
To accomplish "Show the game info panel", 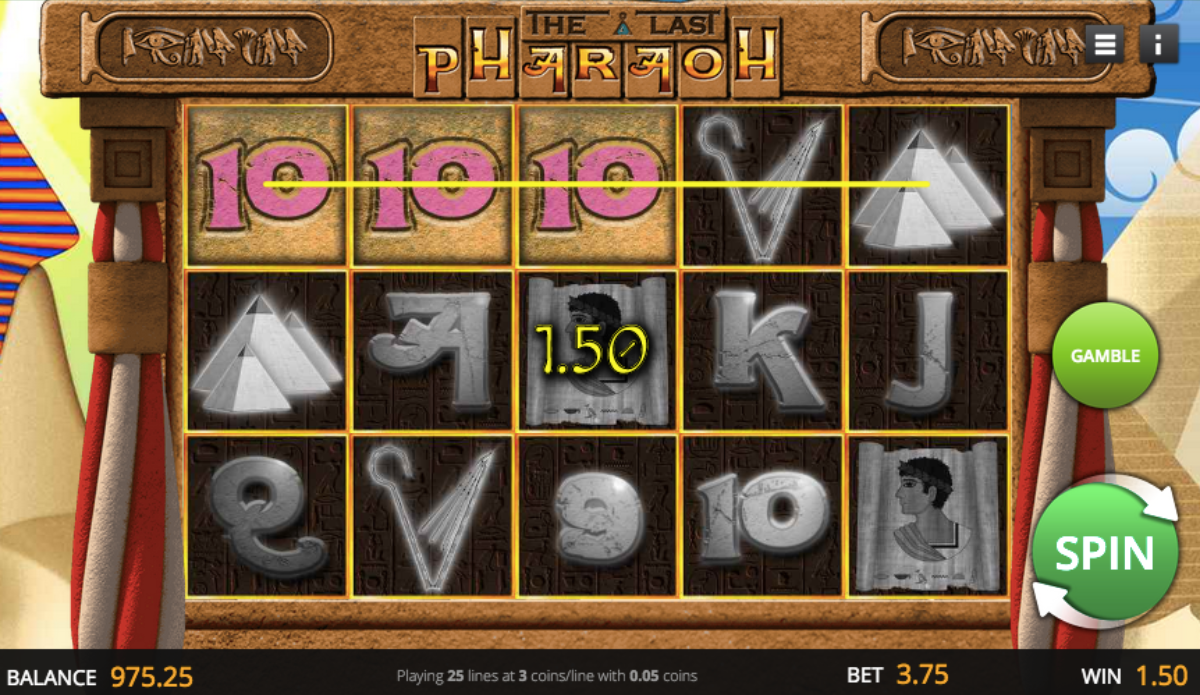I will coord(1158,44).
